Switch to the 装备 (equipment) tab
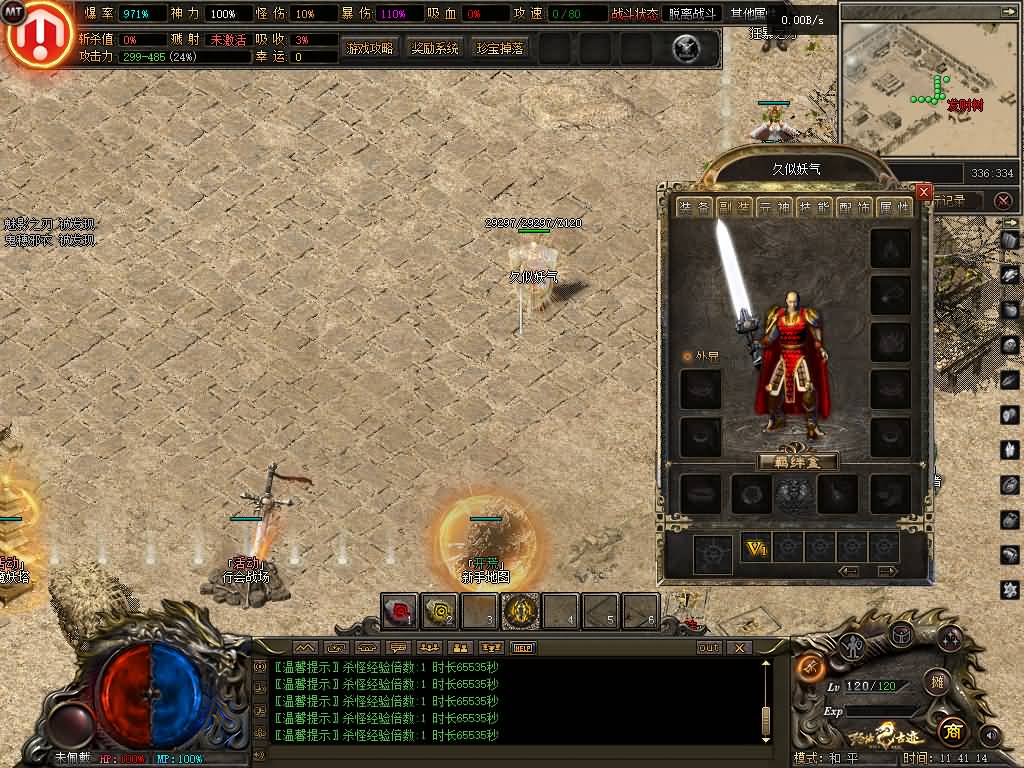 pyautogui.click(x=695, y=207)
